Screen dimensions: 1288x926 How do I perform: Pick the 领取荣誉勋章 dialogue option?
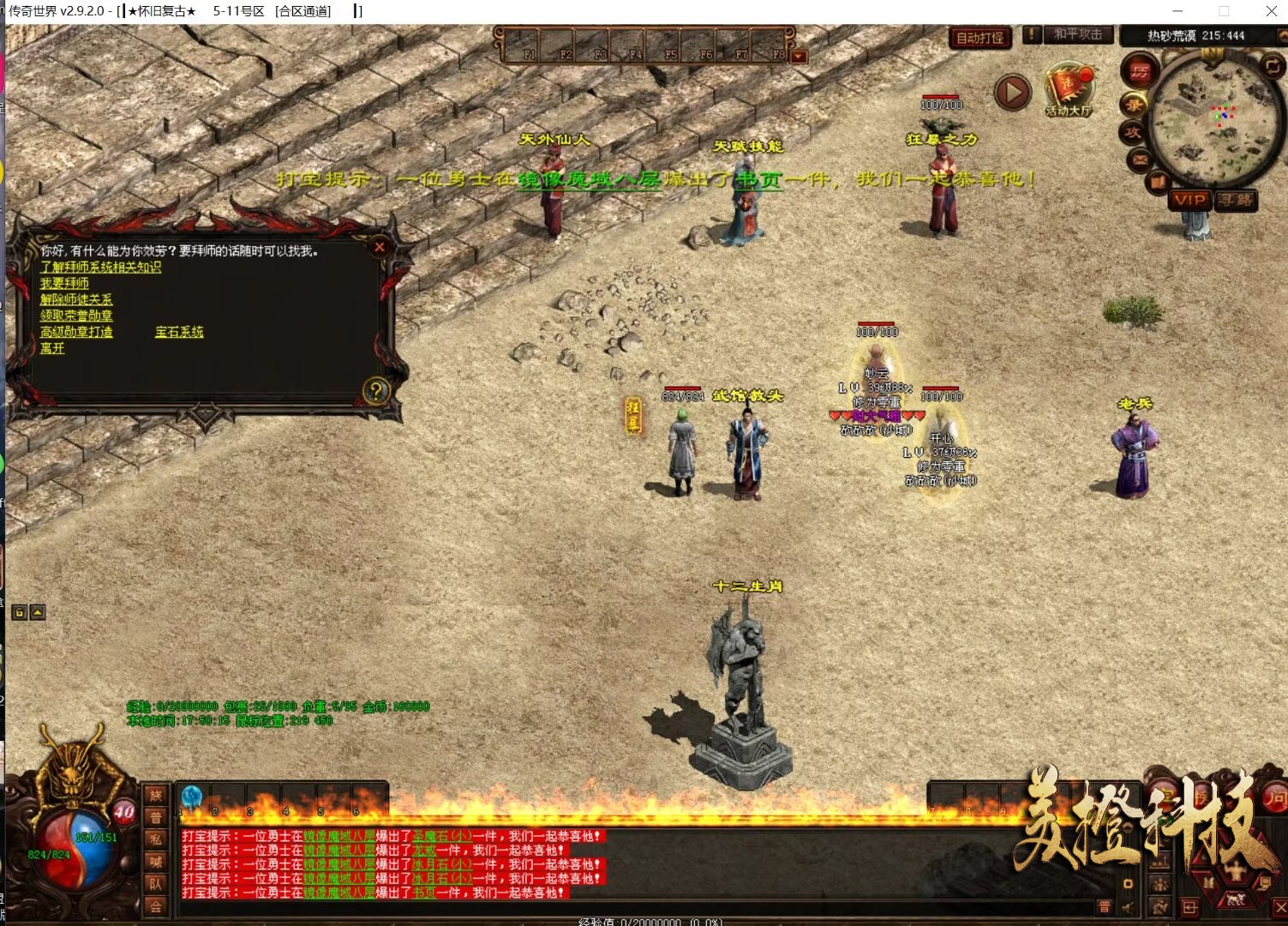[76, 316]
